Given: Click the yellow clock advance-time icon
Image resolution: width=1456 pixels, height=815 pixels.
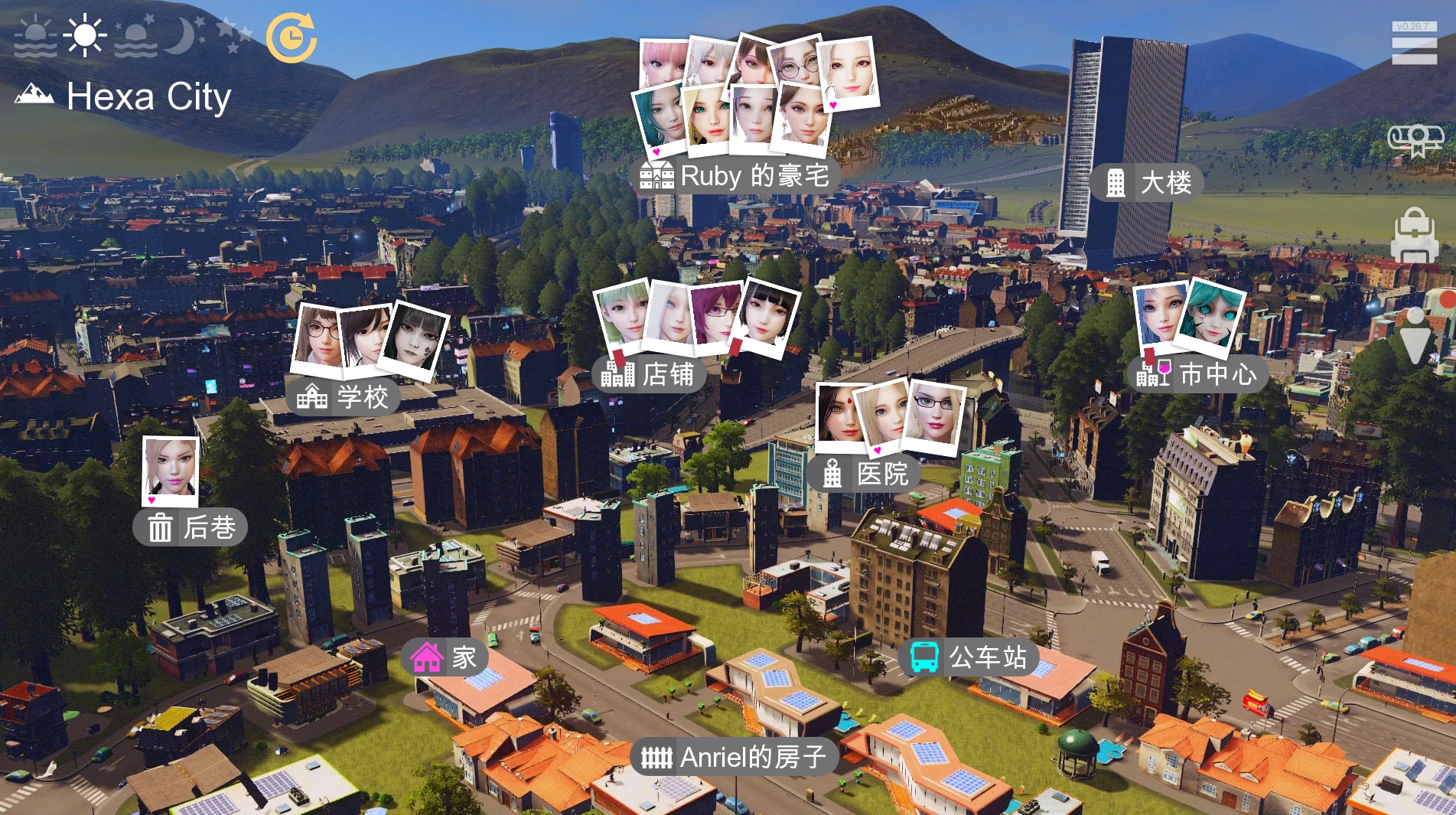Looking at the screenshot, I should point(292,37).
